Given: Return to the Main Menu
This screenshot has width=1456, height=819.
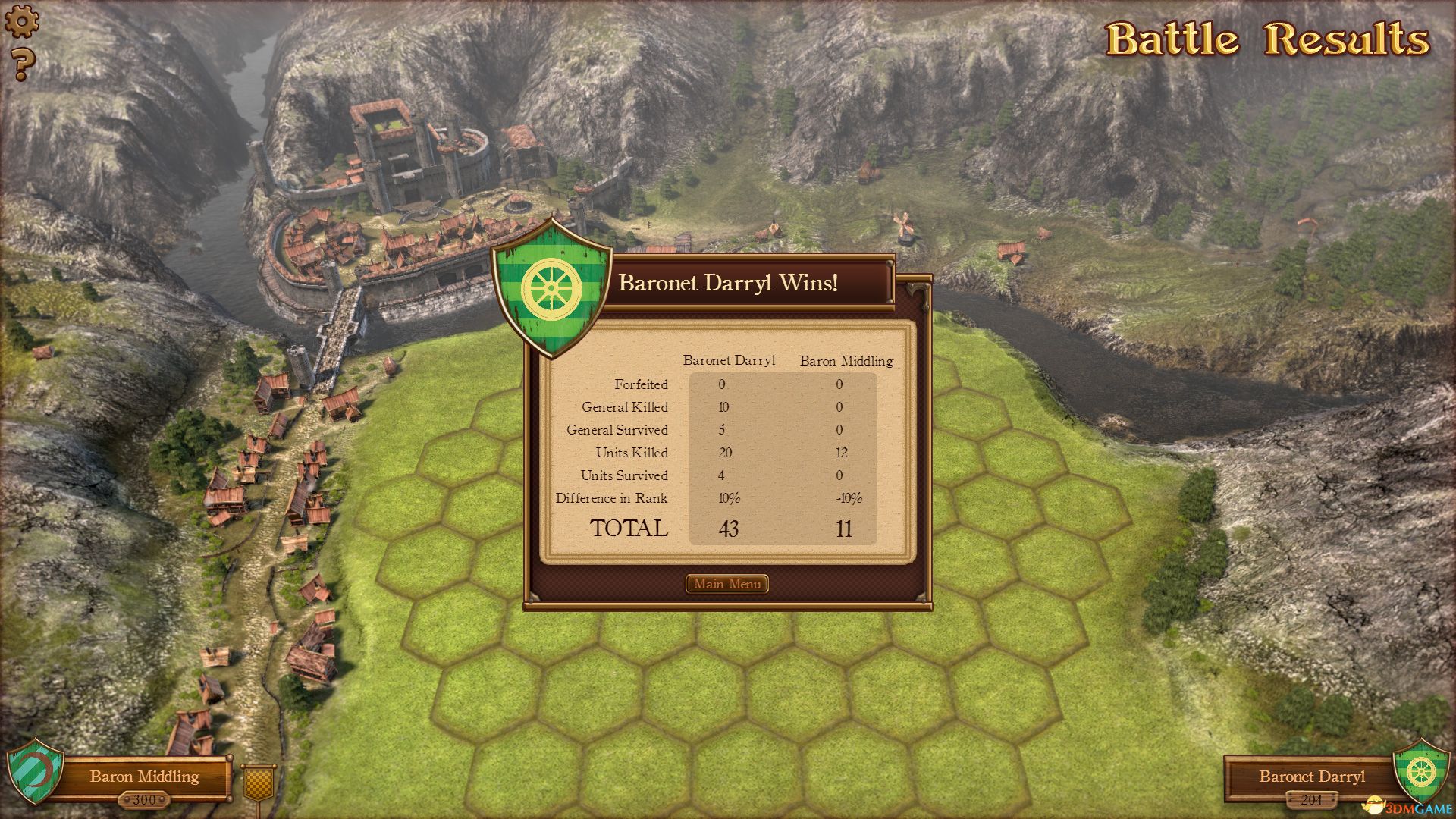Looking at the screenshot, I should 726,584.
